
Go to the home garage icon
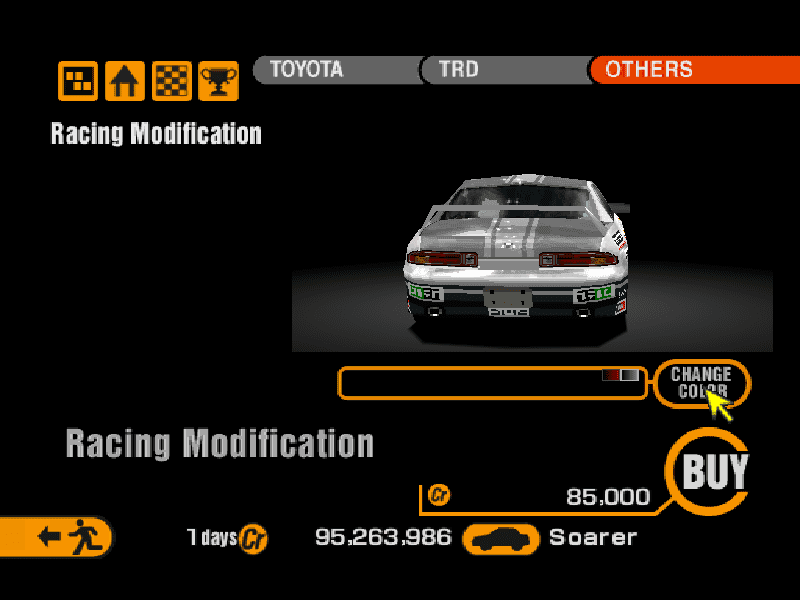(125, 81)
